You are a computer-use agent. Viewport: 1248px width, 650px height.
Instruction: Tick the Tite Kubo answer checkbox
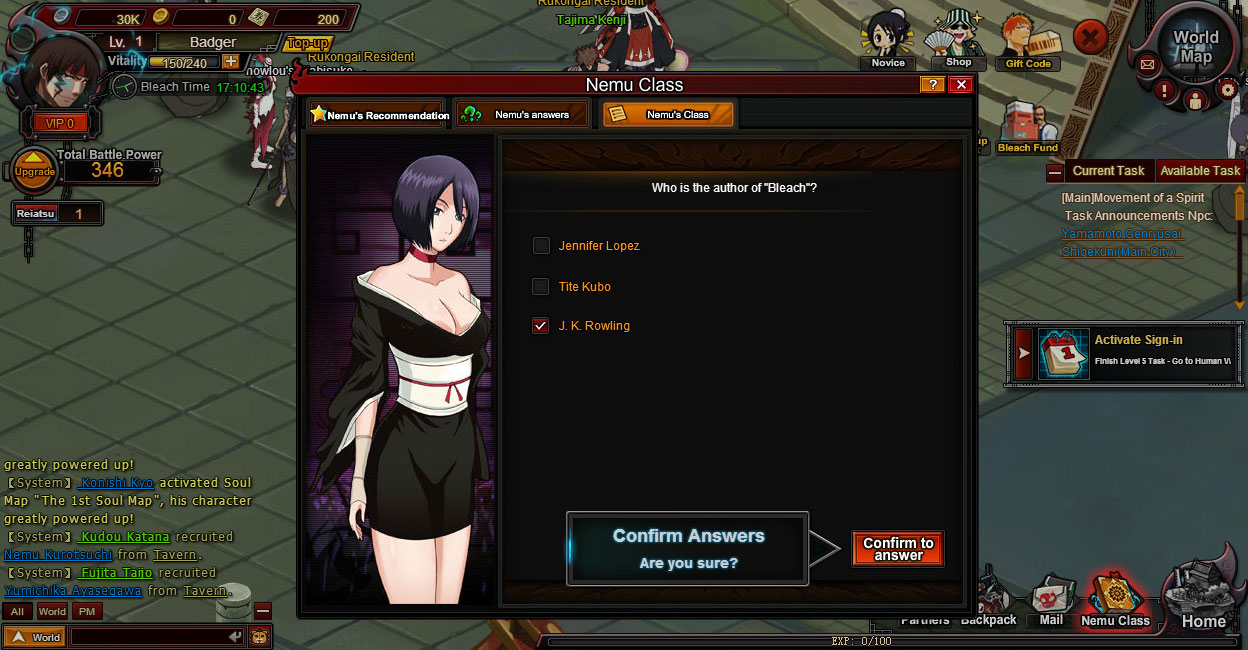tap(541, 287)
